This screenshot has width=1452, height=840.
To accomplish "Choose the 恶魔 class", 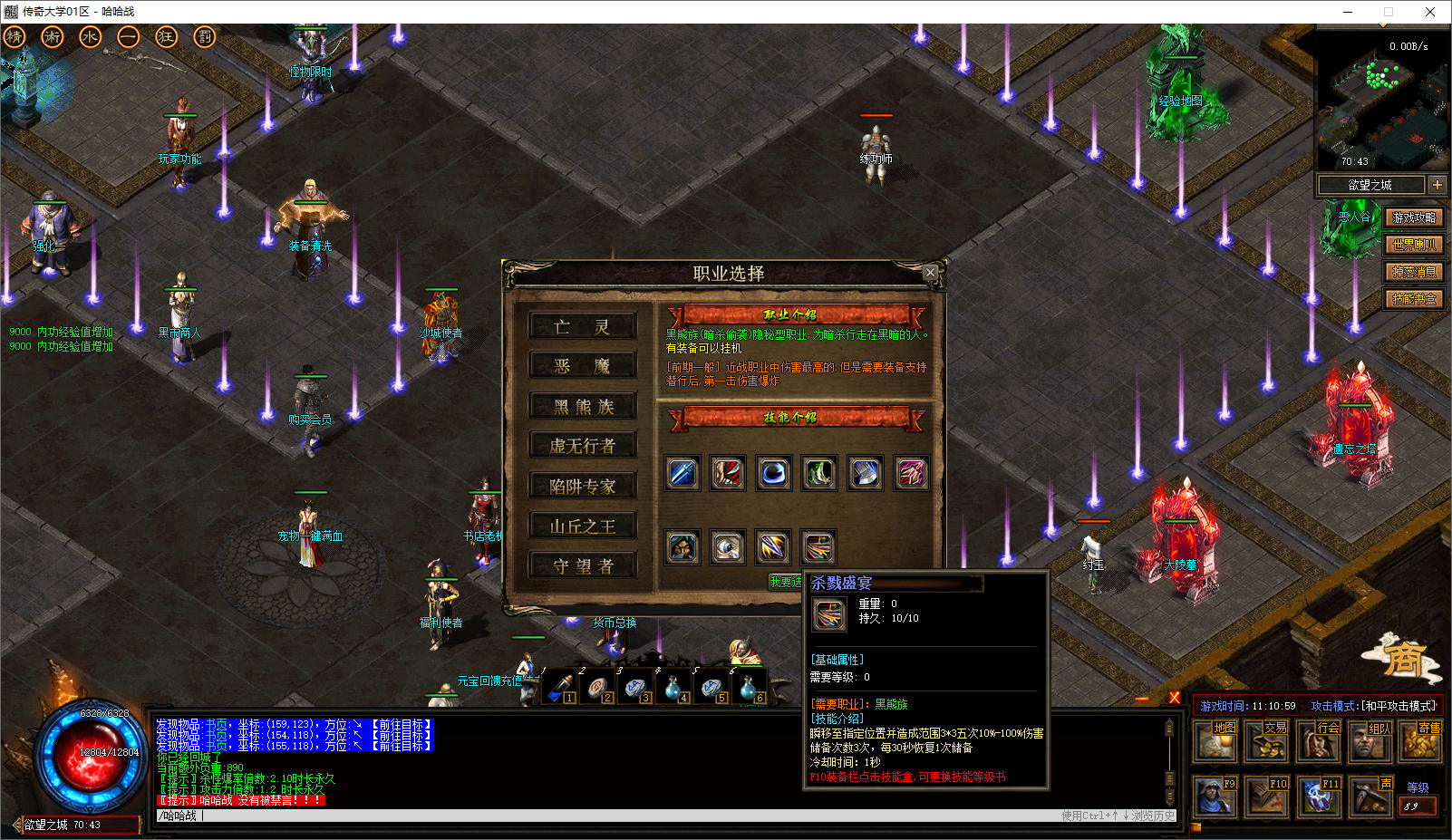I will pyautogui.click(x=583, y=366).
